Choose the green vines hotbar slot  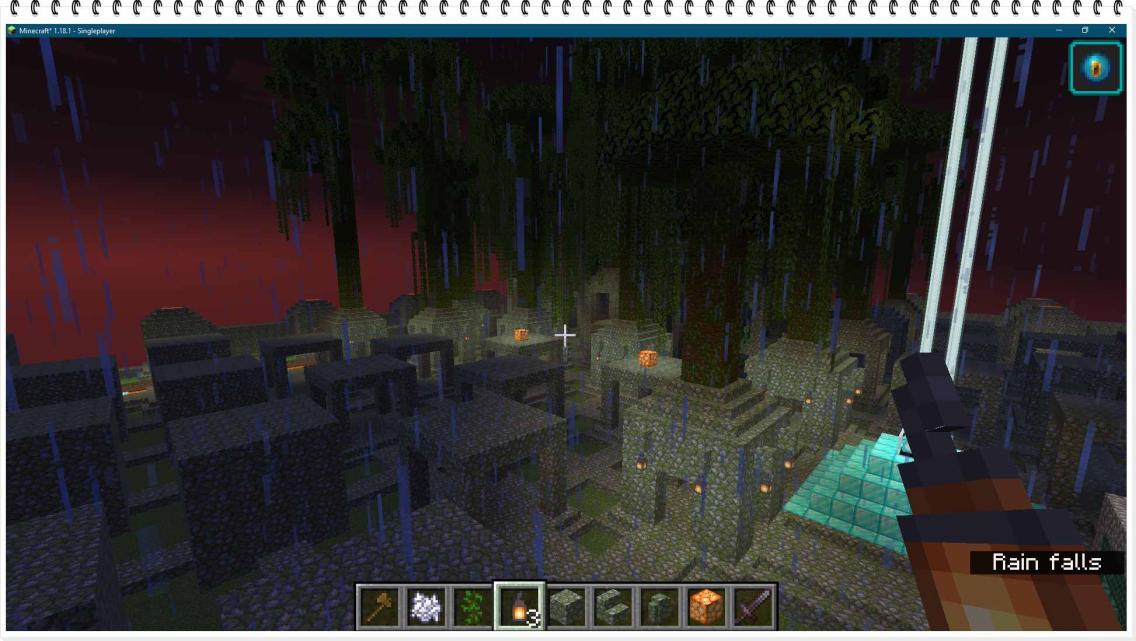click(473, 606)
